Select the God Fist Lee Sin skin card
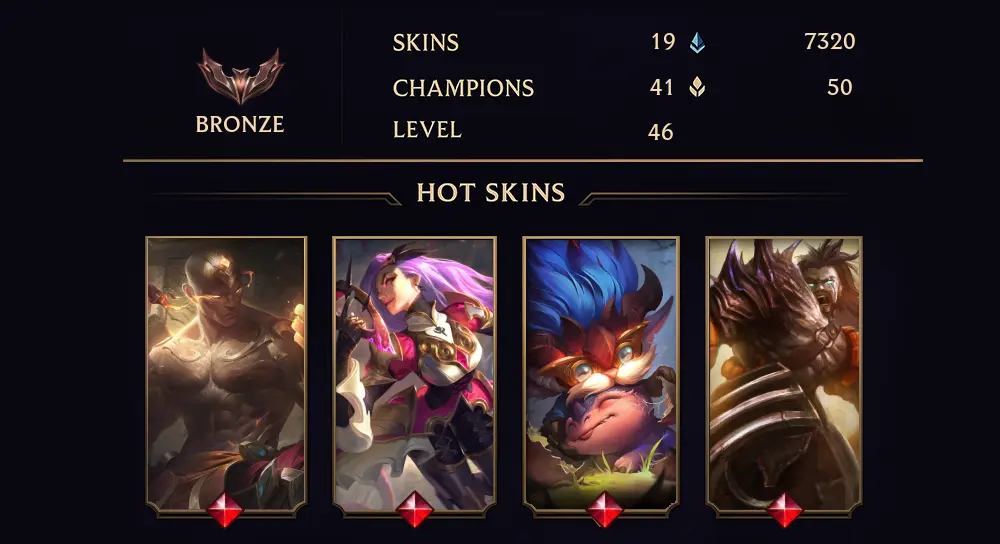 click(226, 374)
